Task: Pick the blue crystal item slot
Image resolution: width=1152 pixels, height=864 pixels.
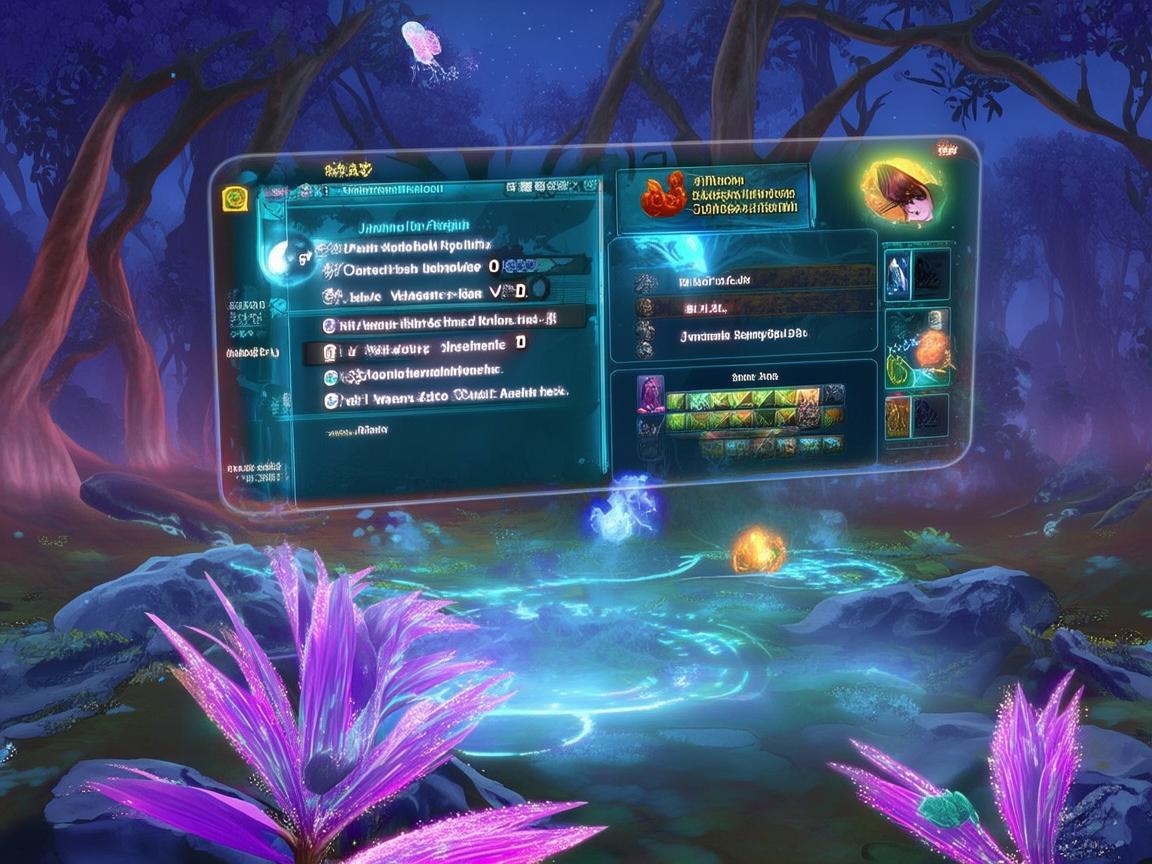Action: tap(899, 276)
